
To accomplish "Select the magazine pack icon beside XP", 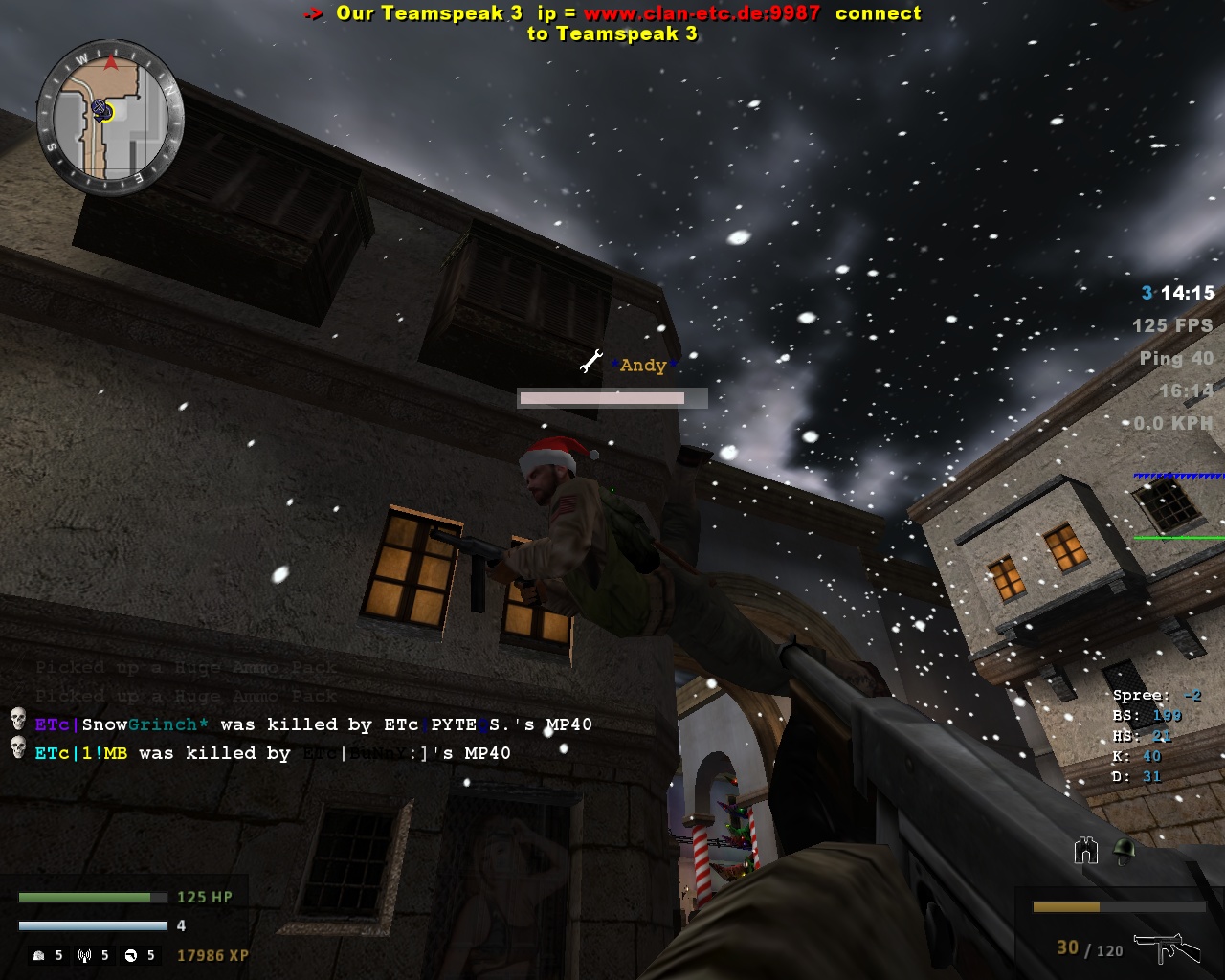I will pyautogui.click(x=130, y=955).
